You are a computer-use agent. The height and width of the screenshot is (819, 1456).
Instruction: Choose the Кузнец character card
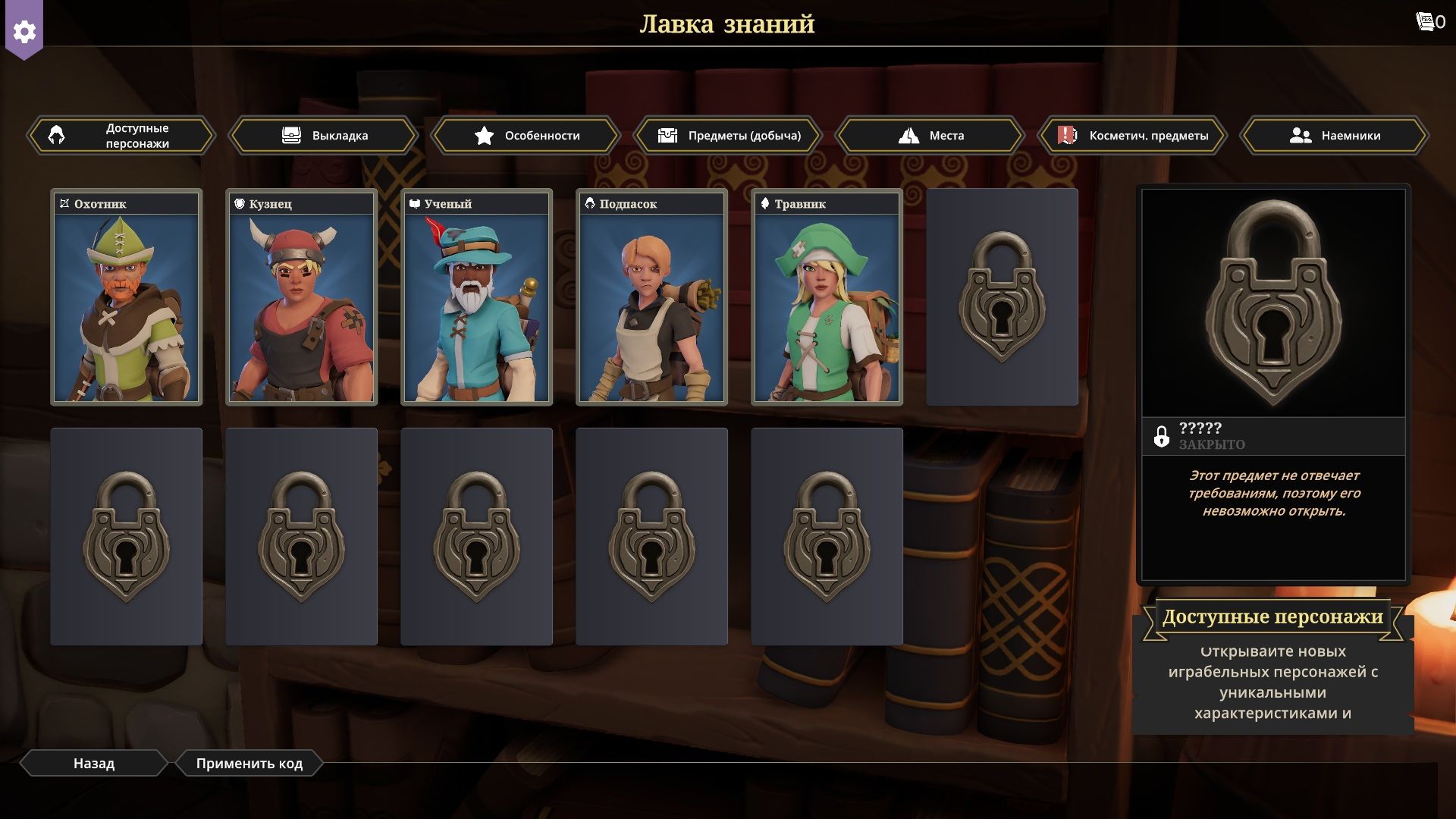(302, 297)
